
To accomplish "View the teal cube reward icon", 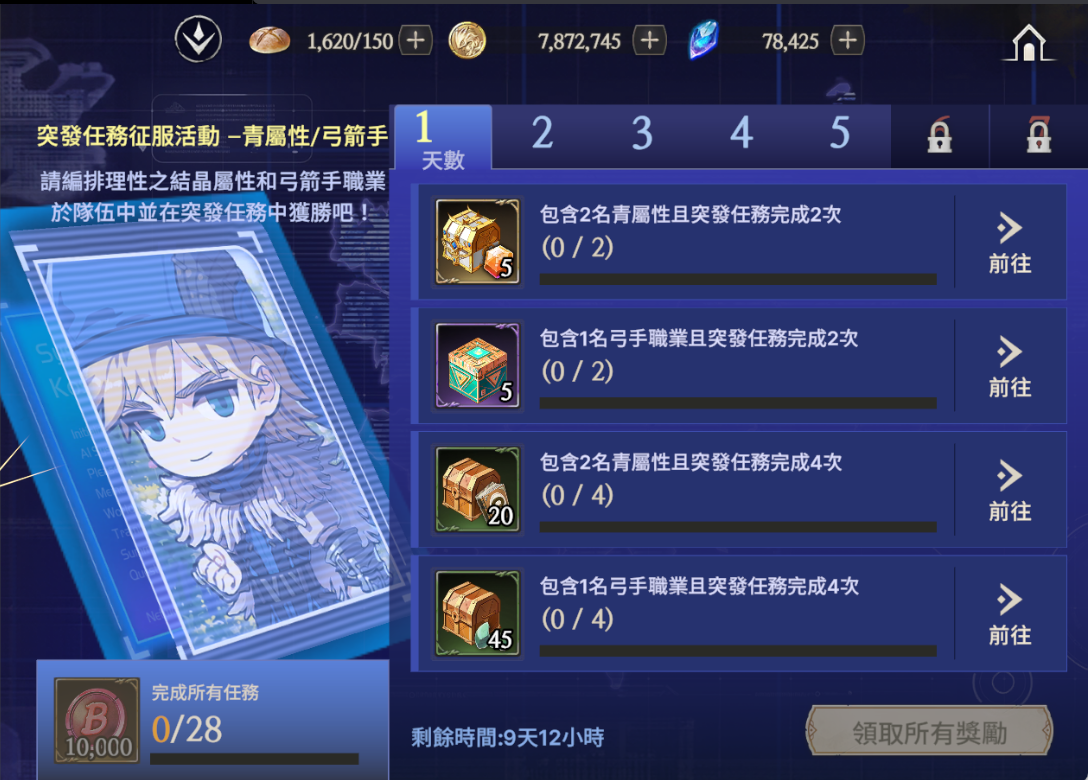I will (478, 366).
